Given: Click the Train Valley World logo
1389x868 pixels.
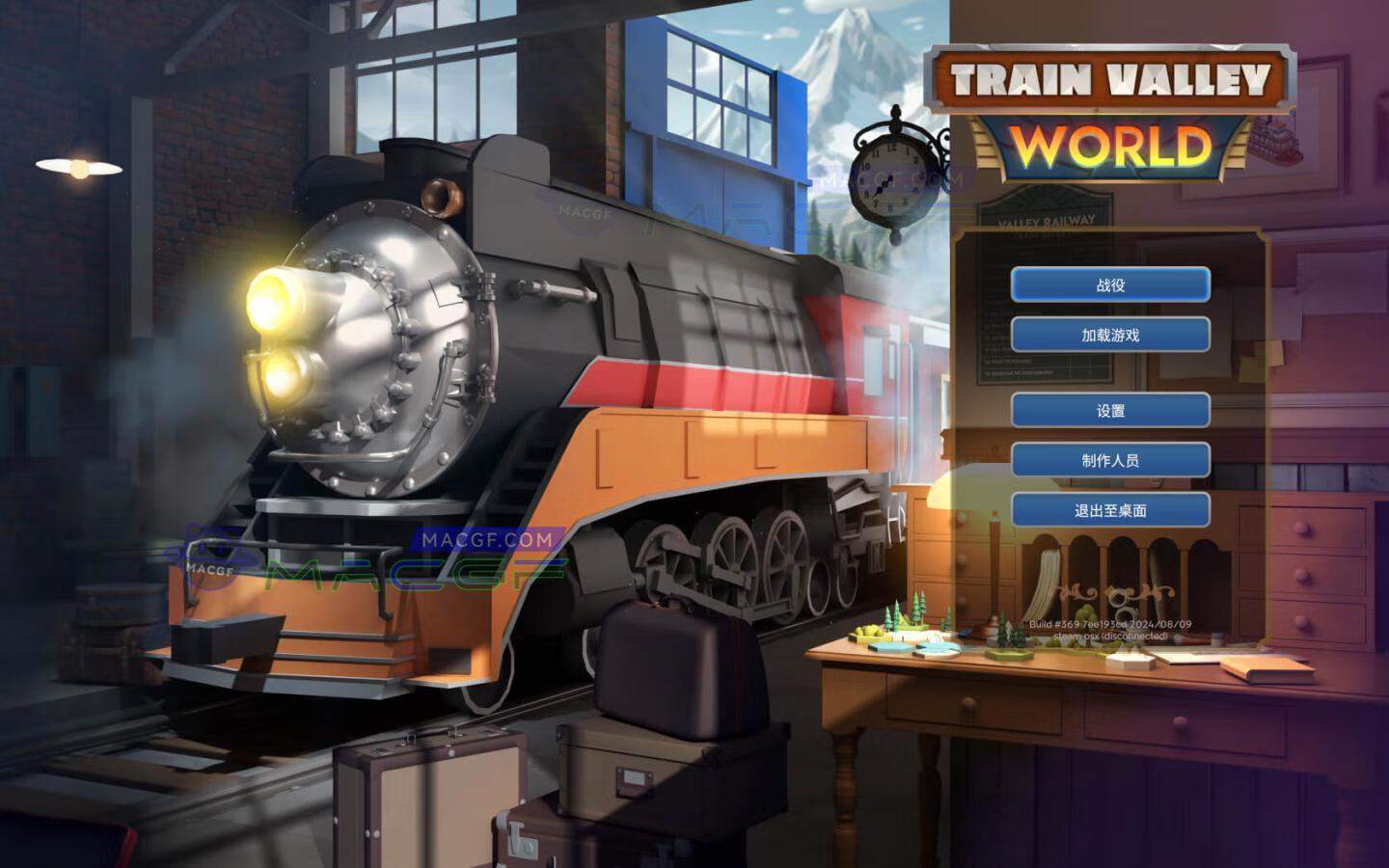Looking at the screenshot, I should (x=1109, y=75).
